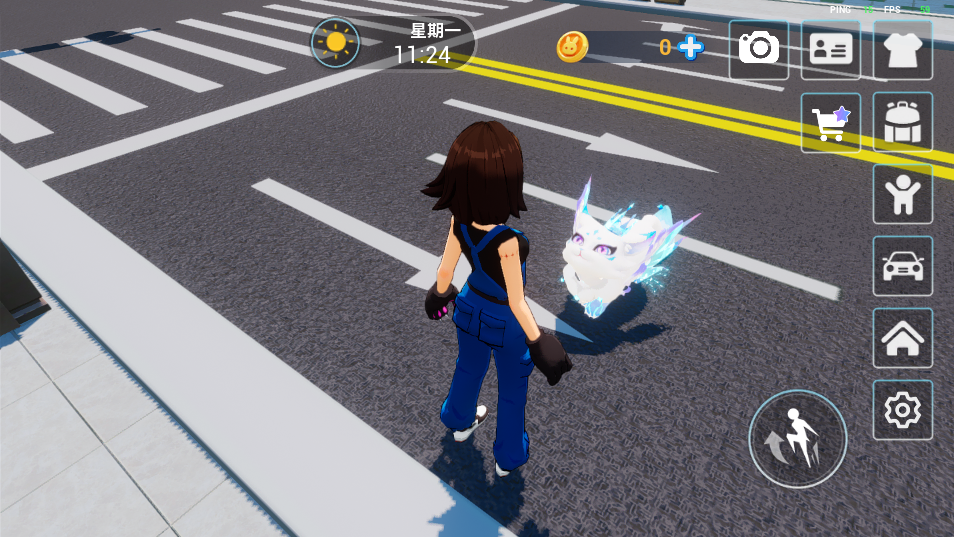Tap the round jump button
The width and height of the screenshot is (954, 537).
pyautogui.click(x=797, y=439)
